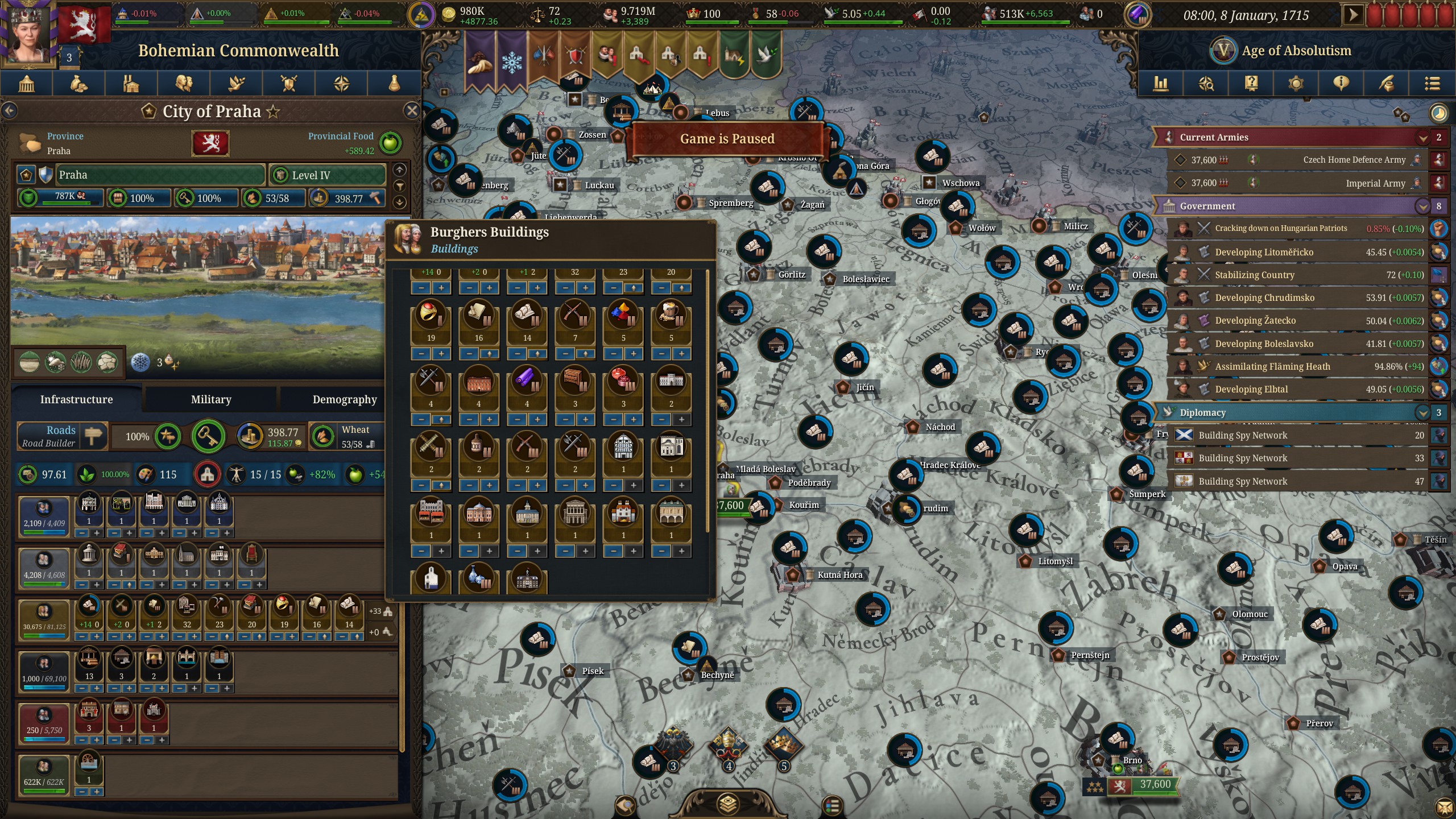Unpause with the play speed button
This screenshot has height=819, width=1456.
1353,15
